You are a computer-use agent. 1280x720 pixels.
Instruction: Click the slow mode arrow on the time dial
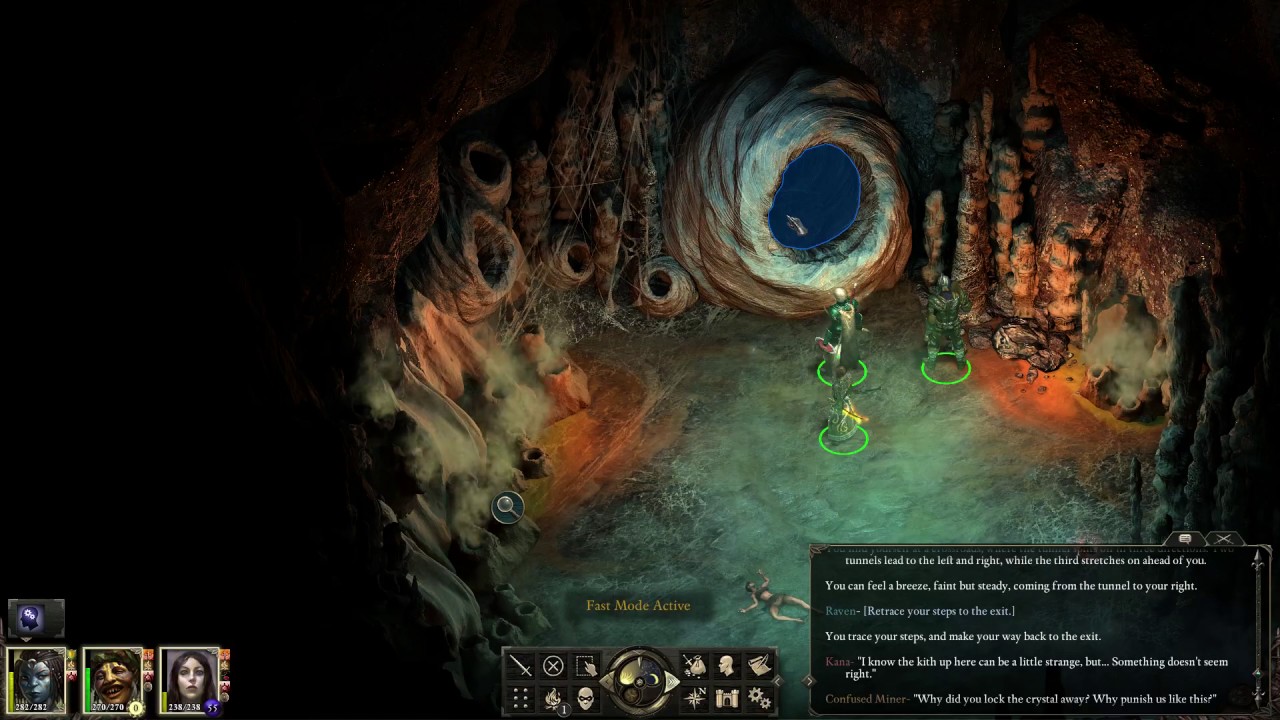608,682
